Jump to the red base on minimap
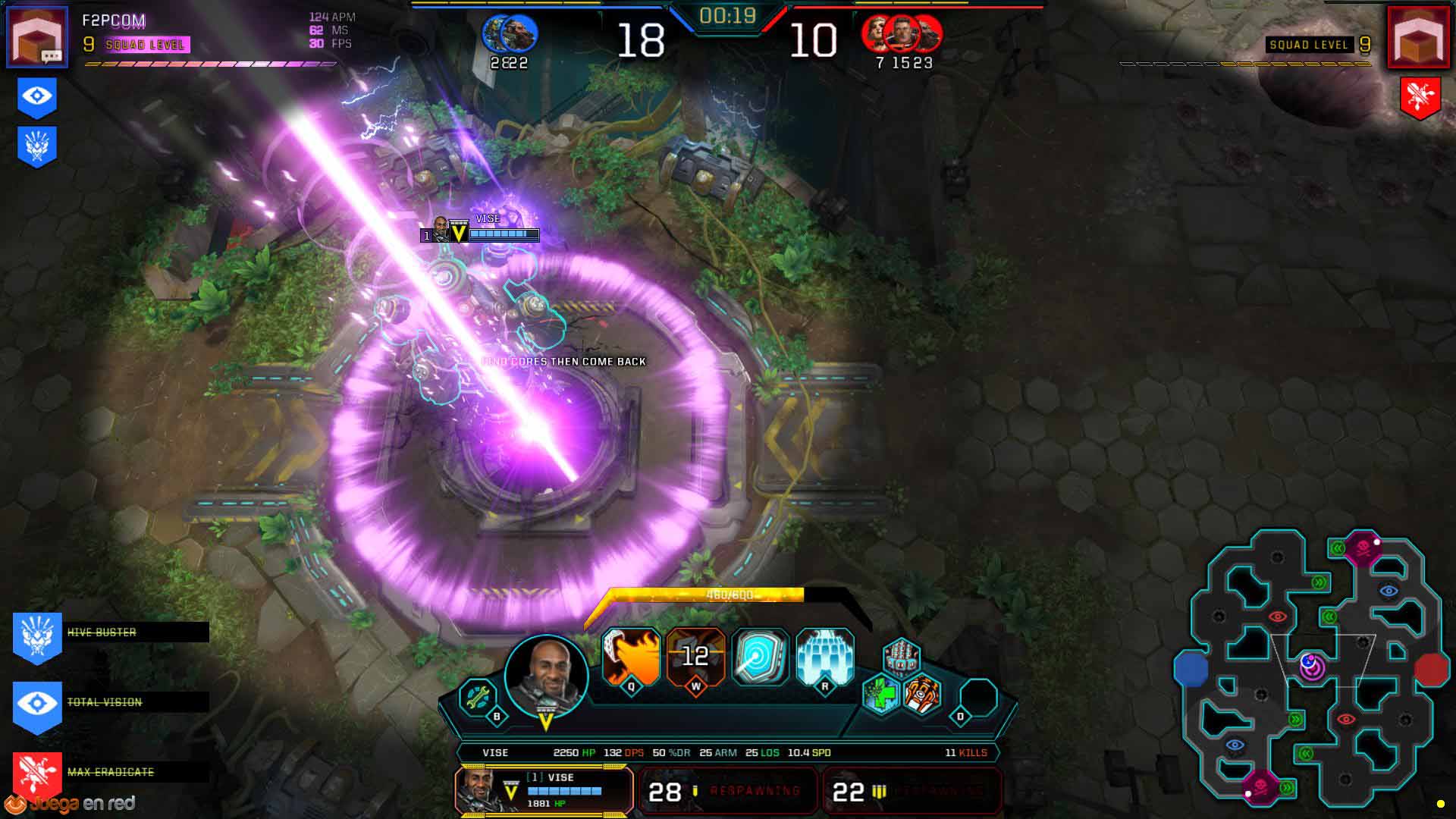This screenshot has height=819, width=1456. click(x=1431, y=669)
